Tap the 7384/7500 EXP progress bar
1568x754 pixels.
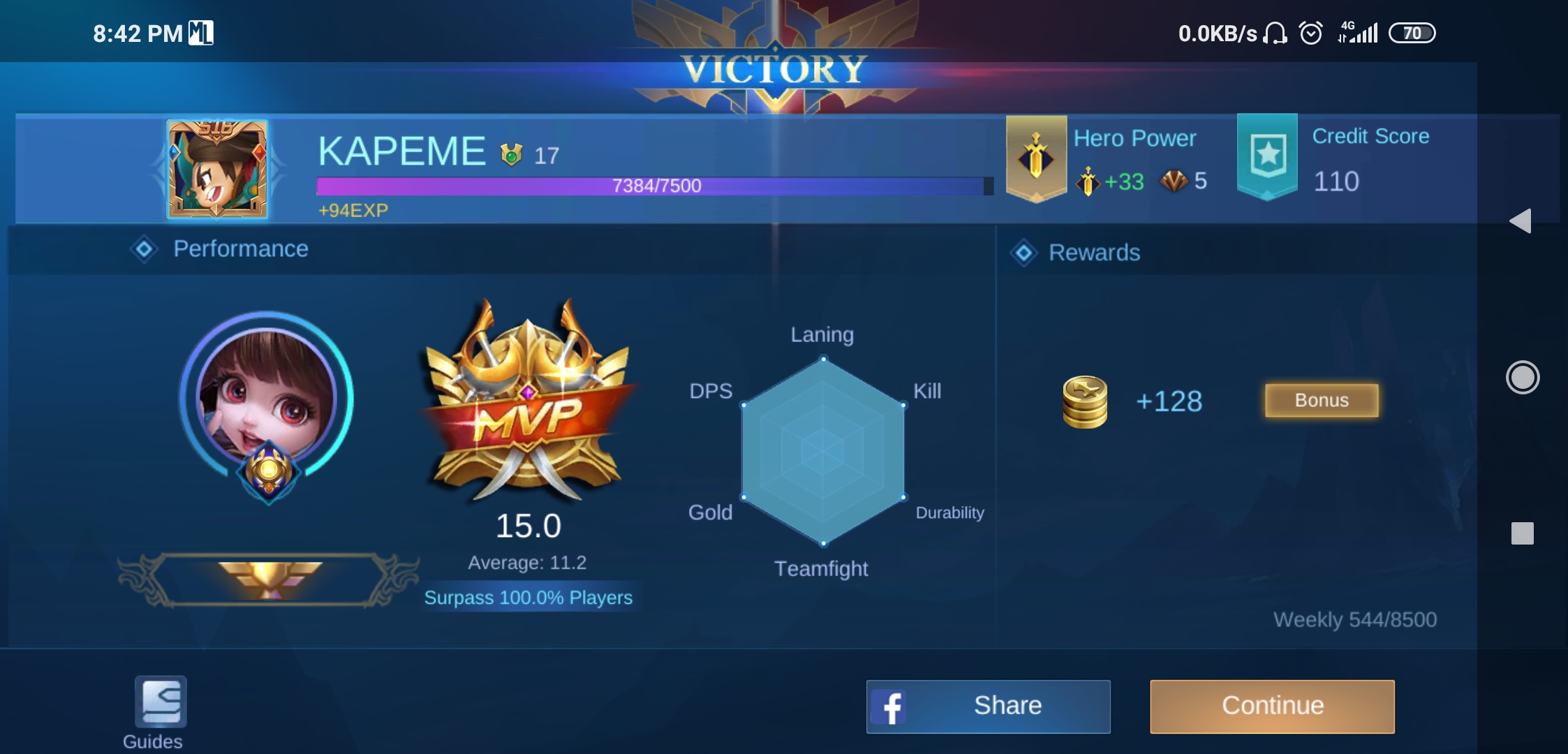point(653,186)
